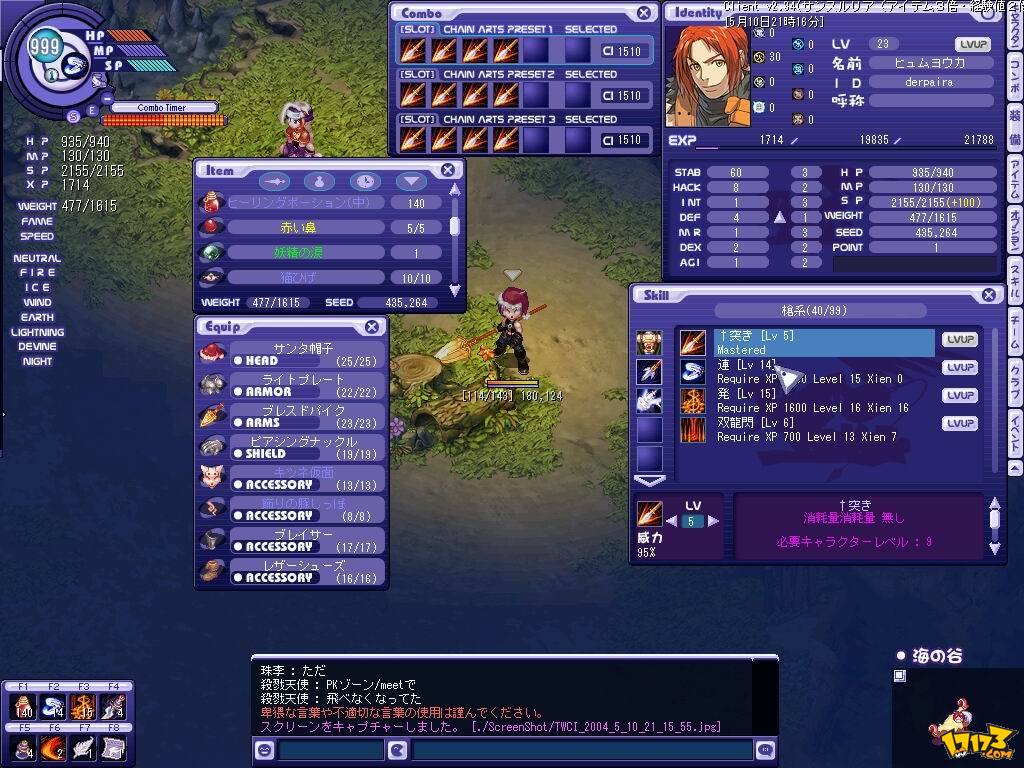This screenshot has height=768, width=1024.
Task: Click LVUP for the 双龍閃 skill
Action: click(959, 423)
